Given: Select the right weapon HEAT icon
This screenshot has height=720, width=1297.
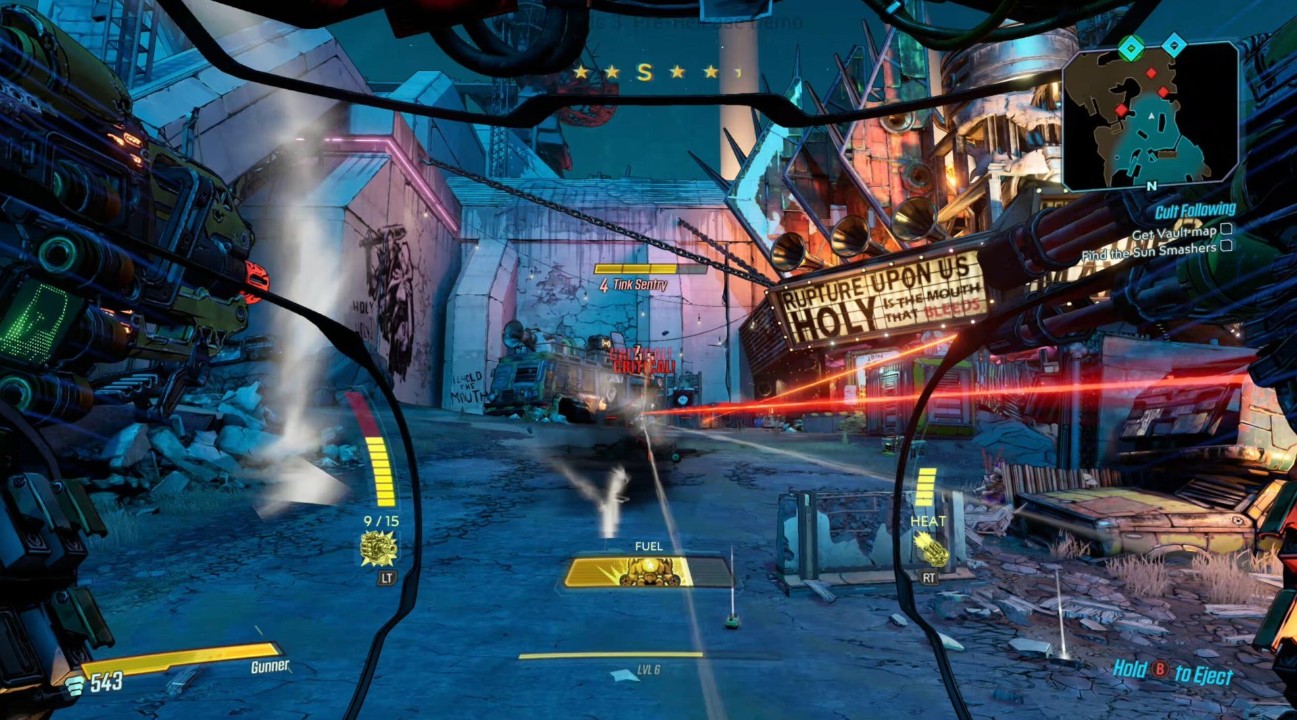Looking at the screenshot, I should (930, 548).
